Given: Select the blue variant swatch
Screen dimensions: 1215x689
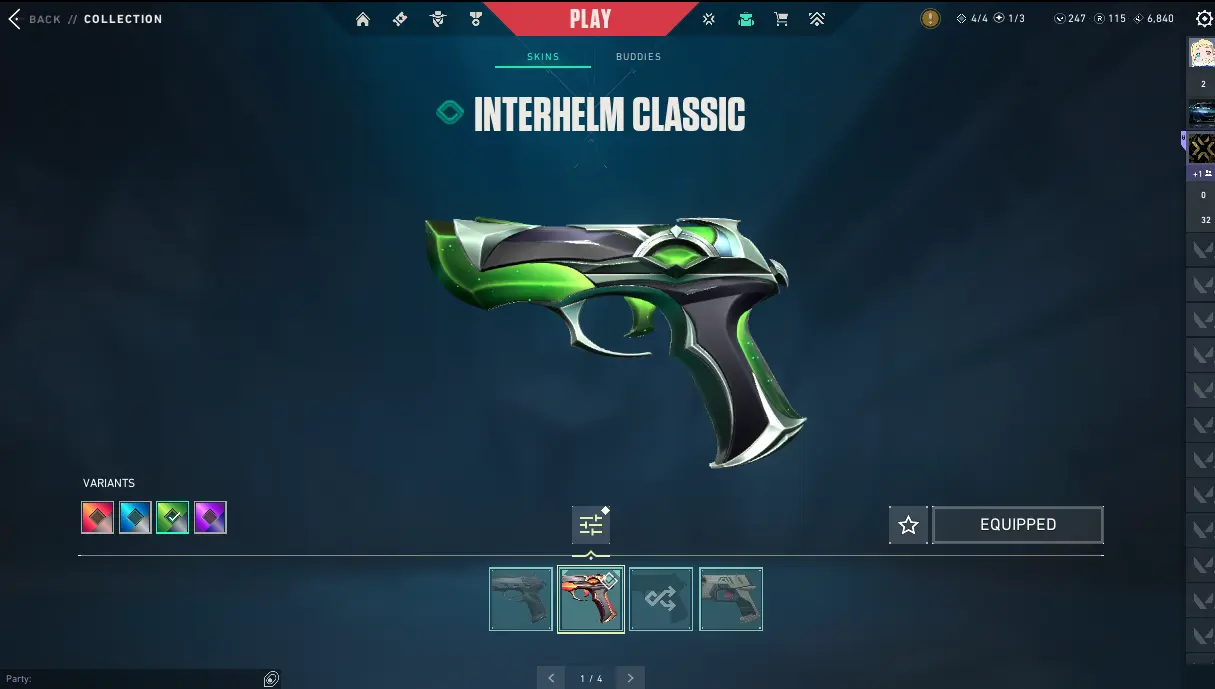Looking at the screenshot, I should tap(135, 517).
